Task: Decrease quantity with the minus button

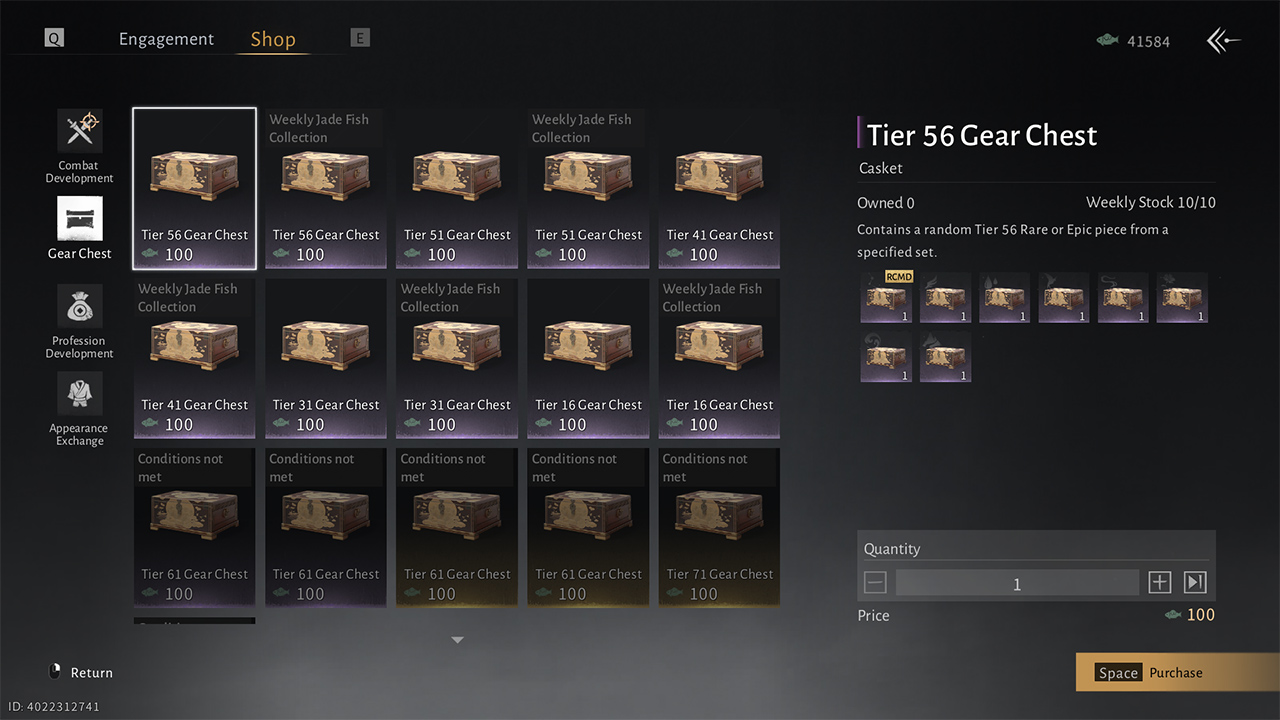Action: click(x=875, y=583)
